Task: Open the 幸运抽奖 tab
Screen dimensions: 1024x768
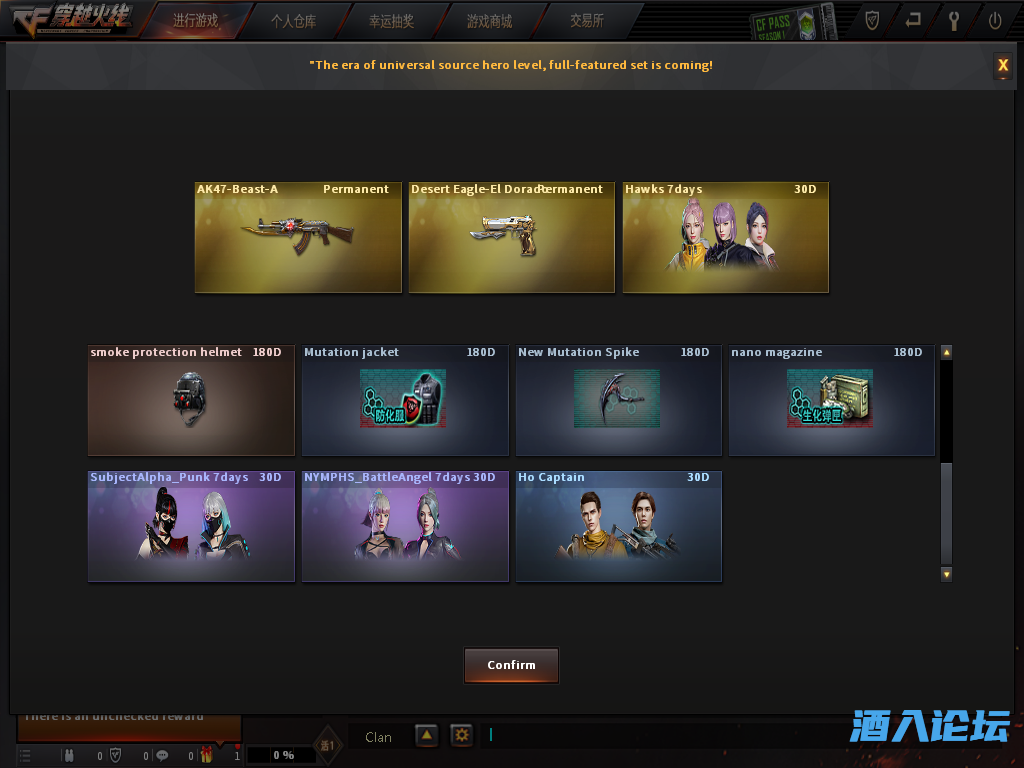Action: click(391, 20)
